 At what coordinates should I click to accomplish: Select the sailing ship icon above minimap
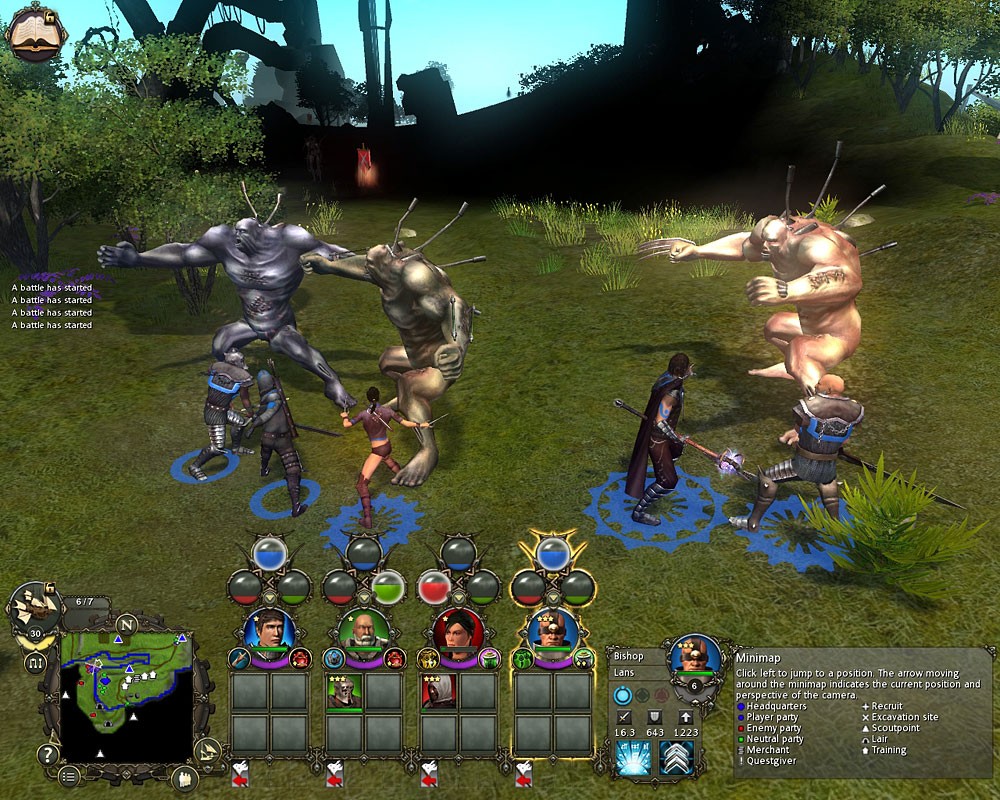pyautogui.click(x=34, y=607)
